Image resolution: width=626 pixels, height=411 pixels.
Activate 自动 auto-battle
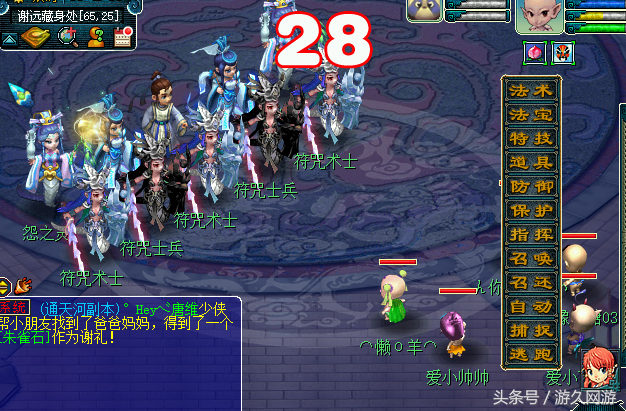(x=531, y=306)
